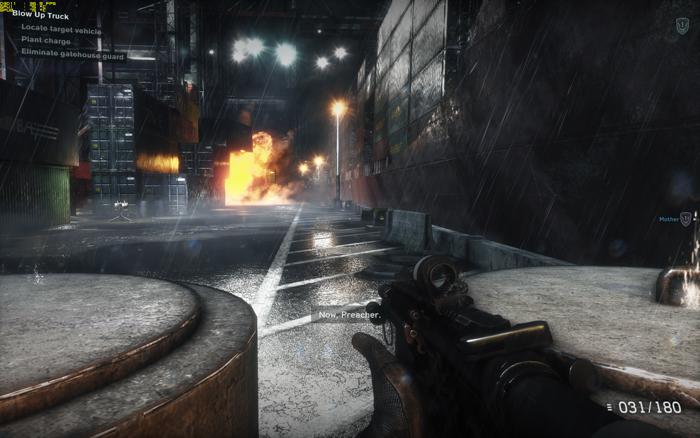Select the Mother teammate marker
700x438 pixels.
(674, 218)
